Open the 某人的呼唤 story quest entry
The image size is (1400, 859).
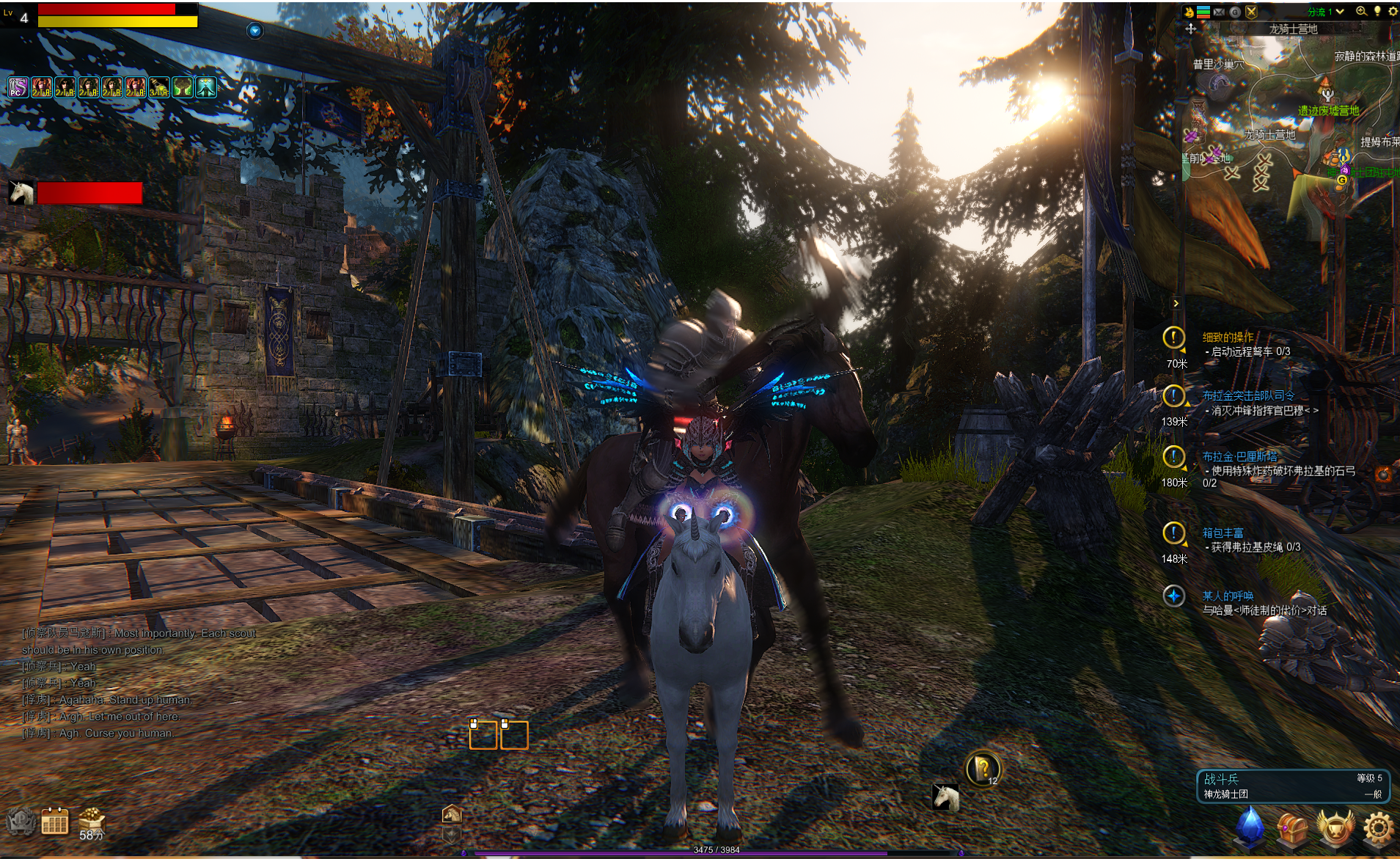coord(1228,596)
